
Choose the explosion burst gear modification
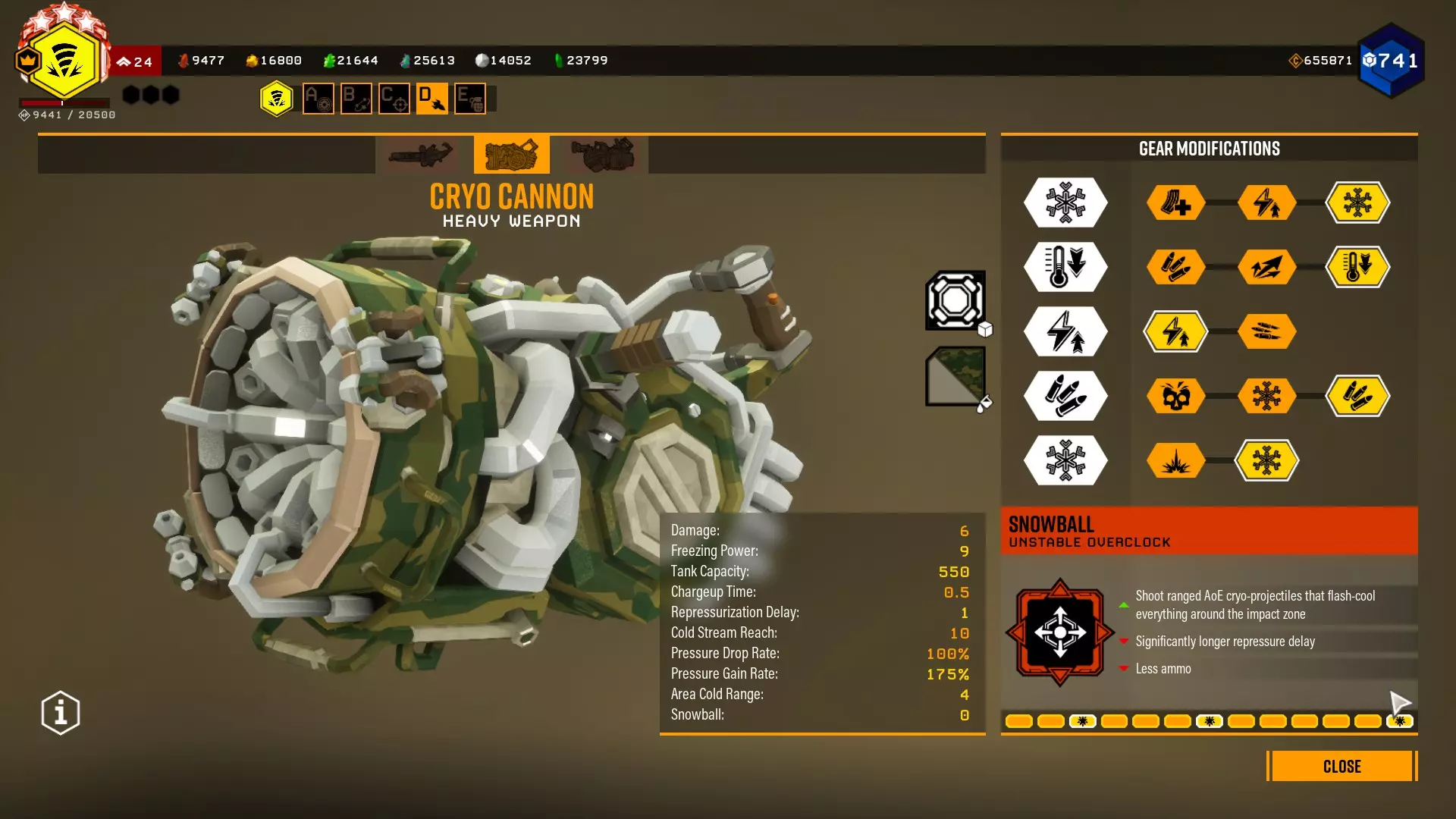tap(1175, 460)
